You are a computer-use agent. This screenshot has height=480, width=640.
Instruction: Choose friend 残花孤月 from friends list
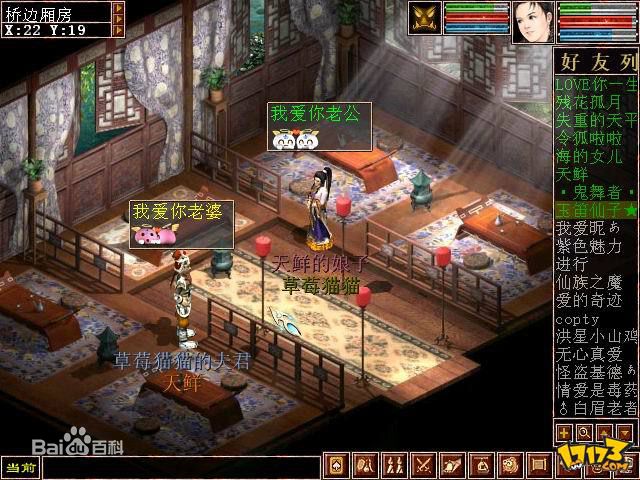(x=589, y=102)
